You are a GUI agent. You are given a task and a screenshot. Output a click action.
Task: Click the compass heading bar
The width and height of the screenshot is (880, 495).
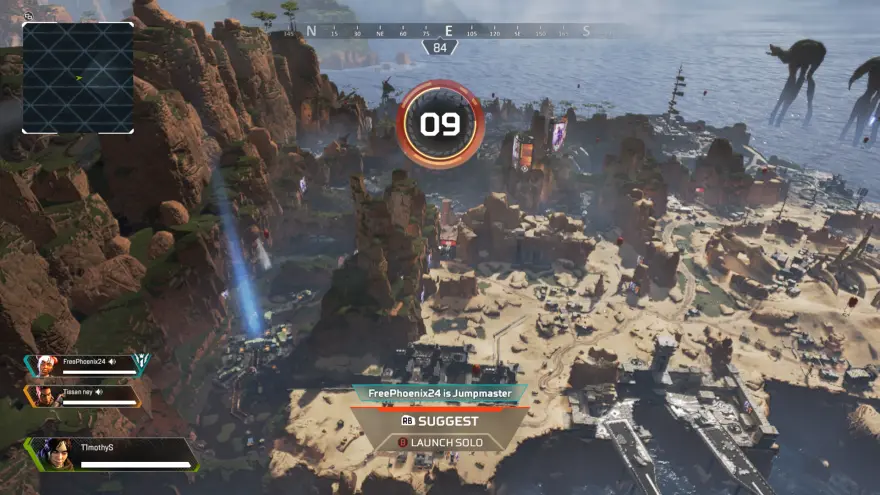(x=446, y=31)
